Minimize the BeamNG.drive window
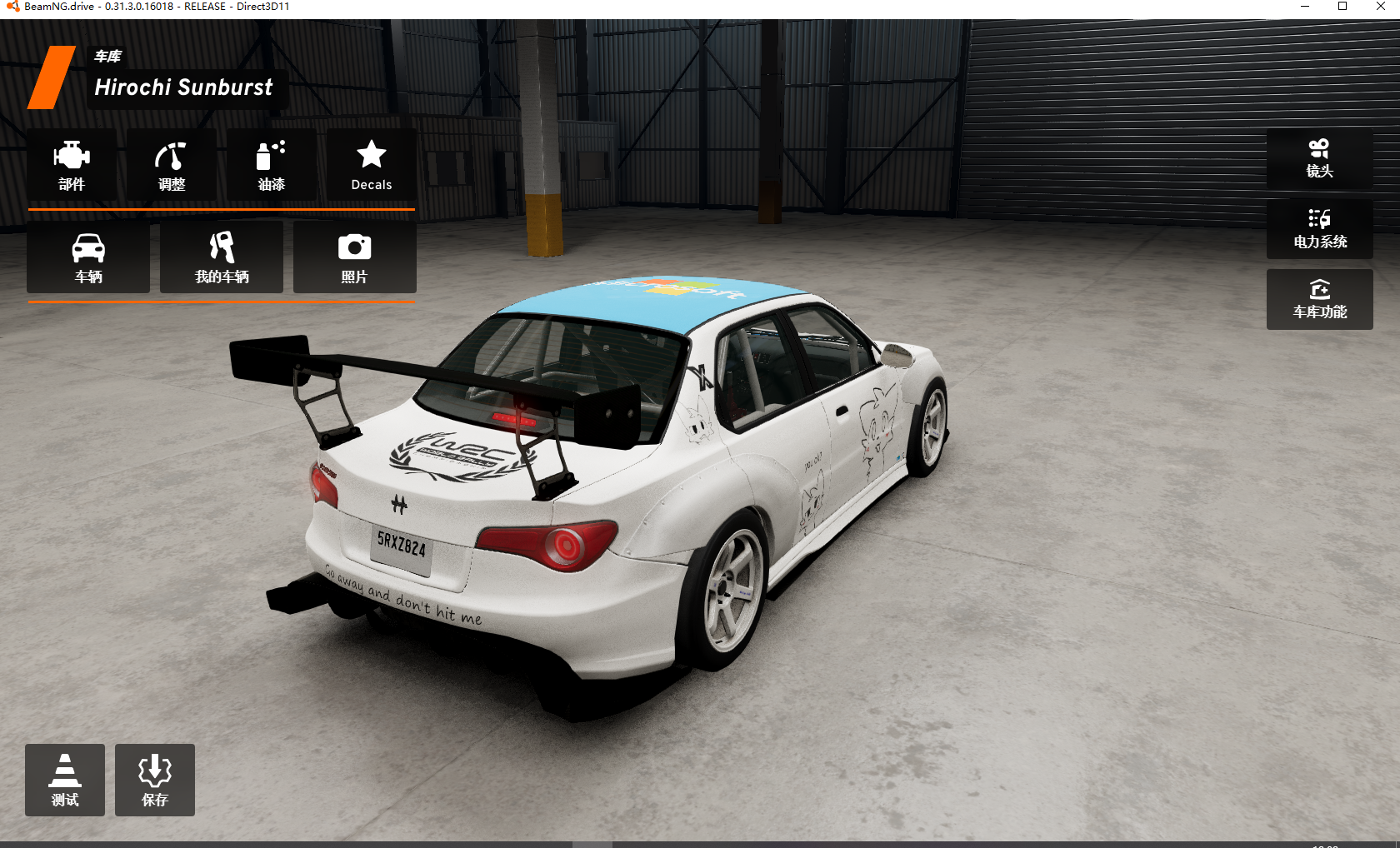This screenshot has width=1400, height=848. click(x=1303, y=7)
